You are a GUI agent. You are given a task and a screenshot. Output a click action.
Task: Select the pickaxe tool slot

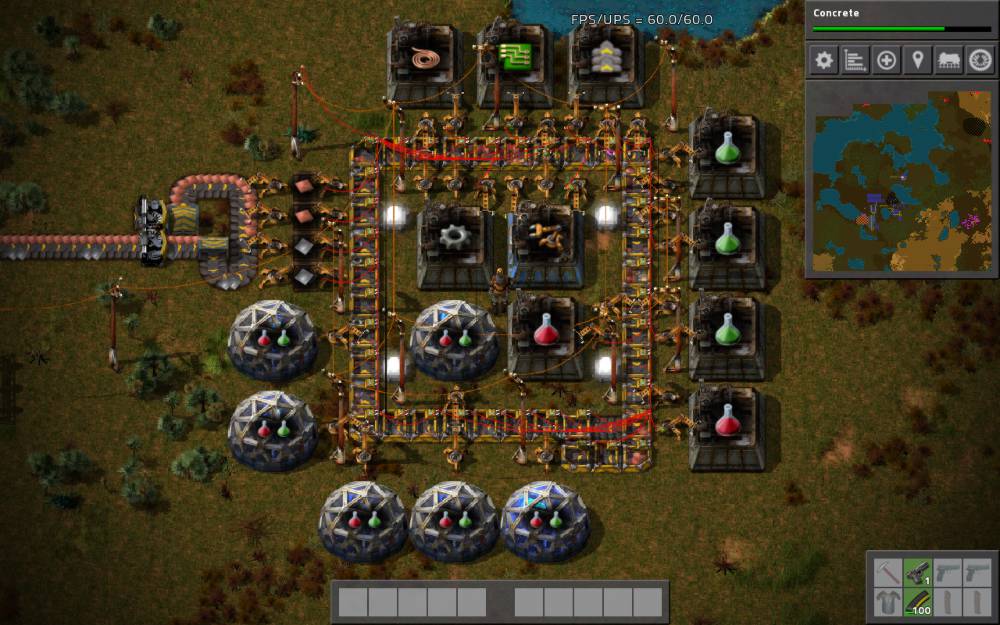coord(887,573)
